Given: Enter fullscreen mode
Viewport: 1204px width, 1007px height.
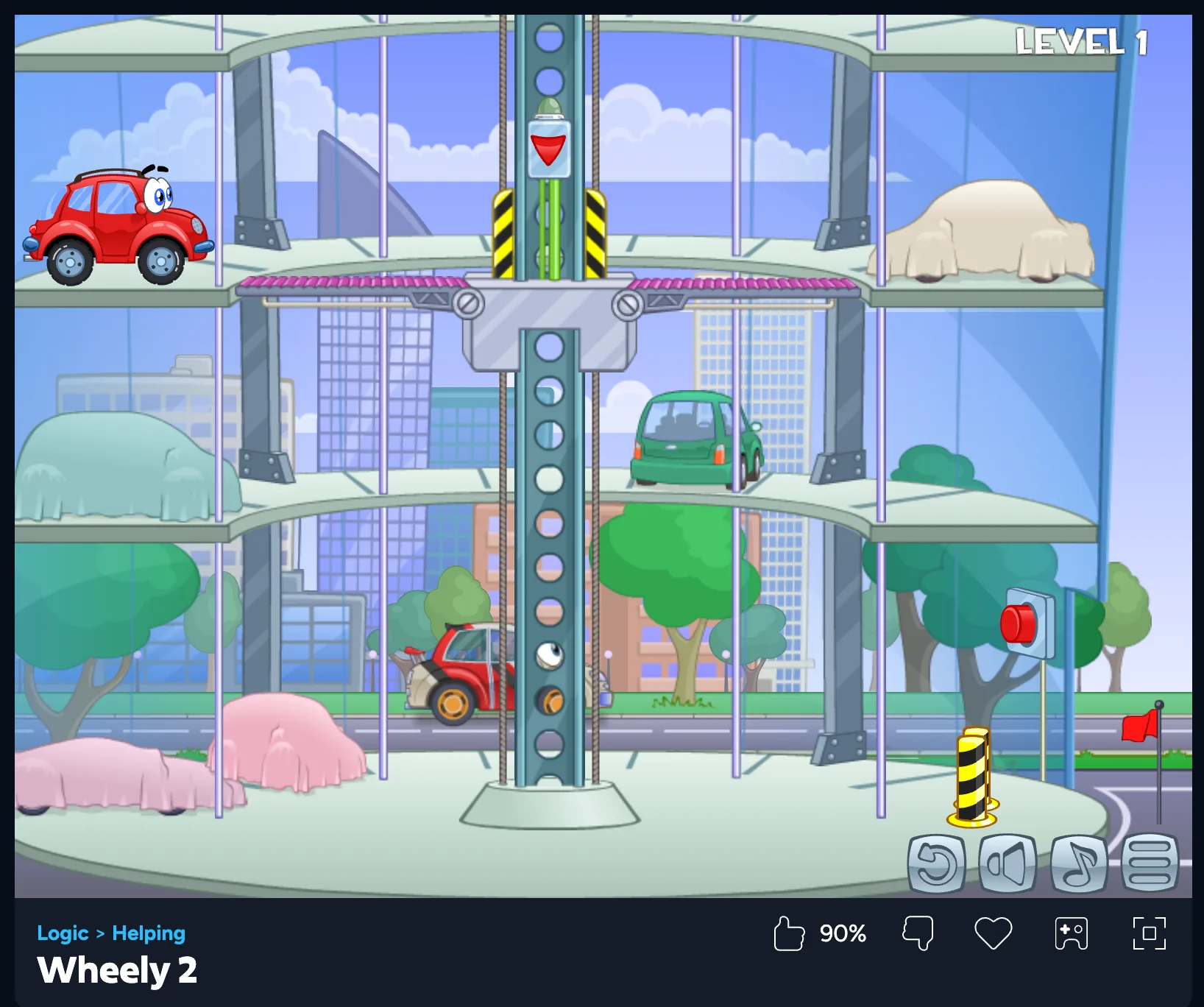Looking at the screenshot, I should pos(1149,933).
